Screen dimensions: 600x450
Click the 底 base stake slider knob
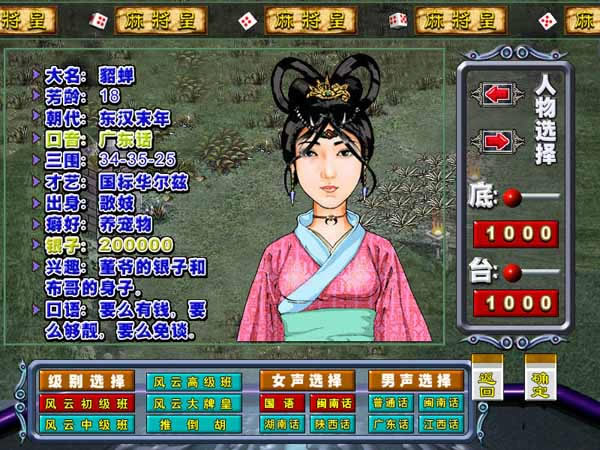[510, 197]
